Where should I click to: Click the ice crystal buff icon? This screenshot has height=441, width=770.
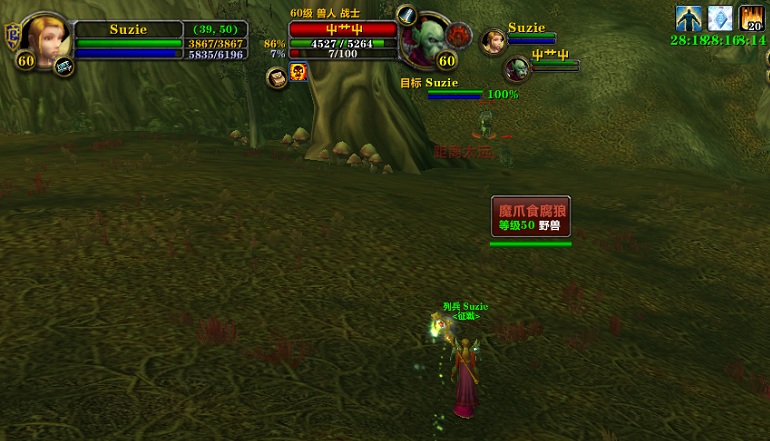[x=720, y=18]
